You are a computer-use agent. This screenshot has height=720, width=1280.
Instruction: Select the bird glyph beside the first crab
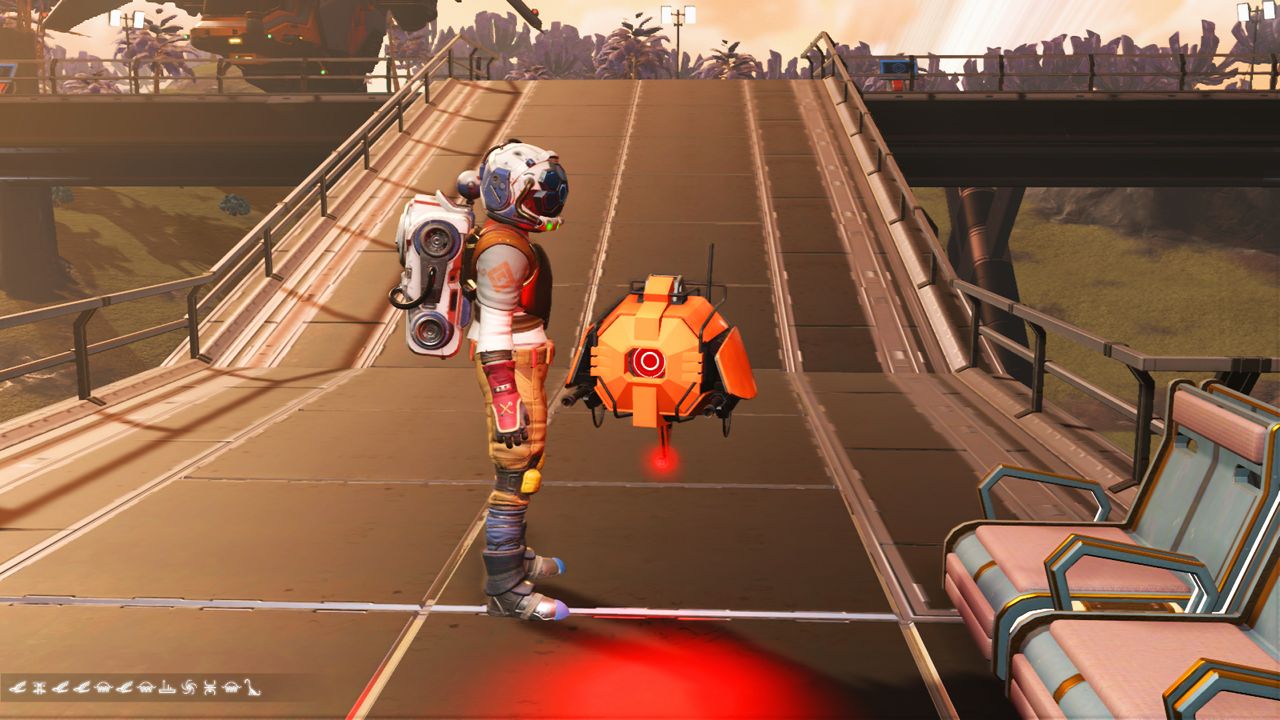tap(124, 688)
